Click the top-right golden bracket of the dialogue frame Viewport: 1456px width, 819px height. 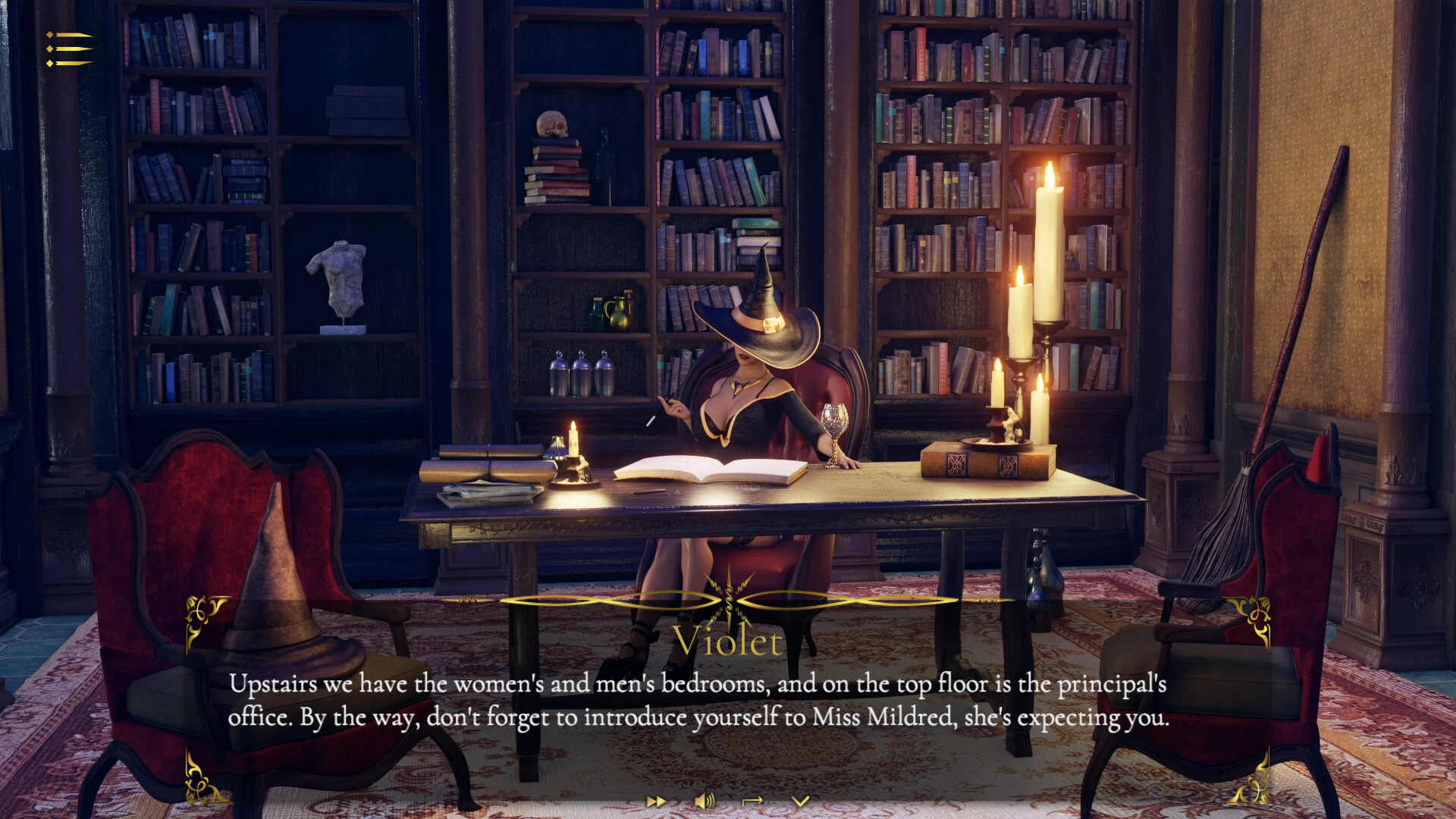click(1255, 614)
